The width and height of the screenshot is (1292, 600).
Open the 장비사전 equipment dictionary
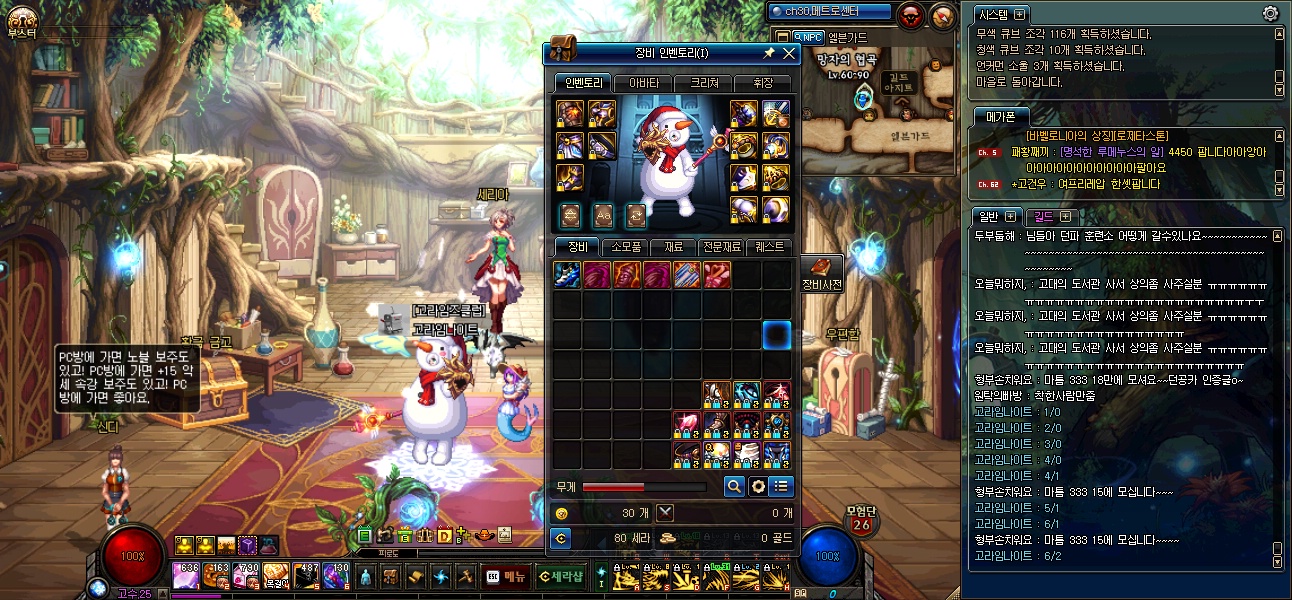822,273
